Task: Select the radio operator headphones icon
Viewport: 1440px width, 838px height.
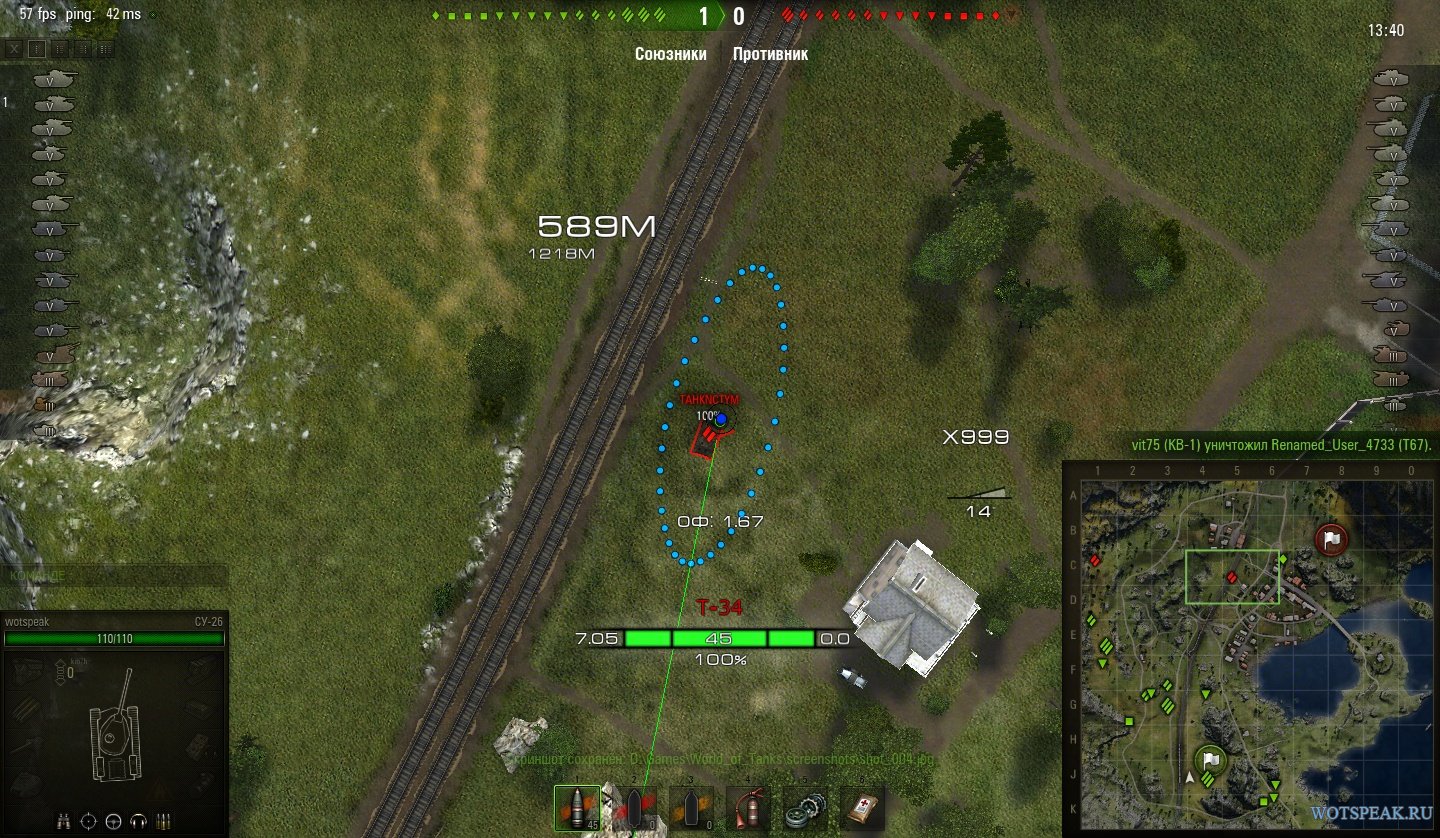Action: [x=137, y=821]
